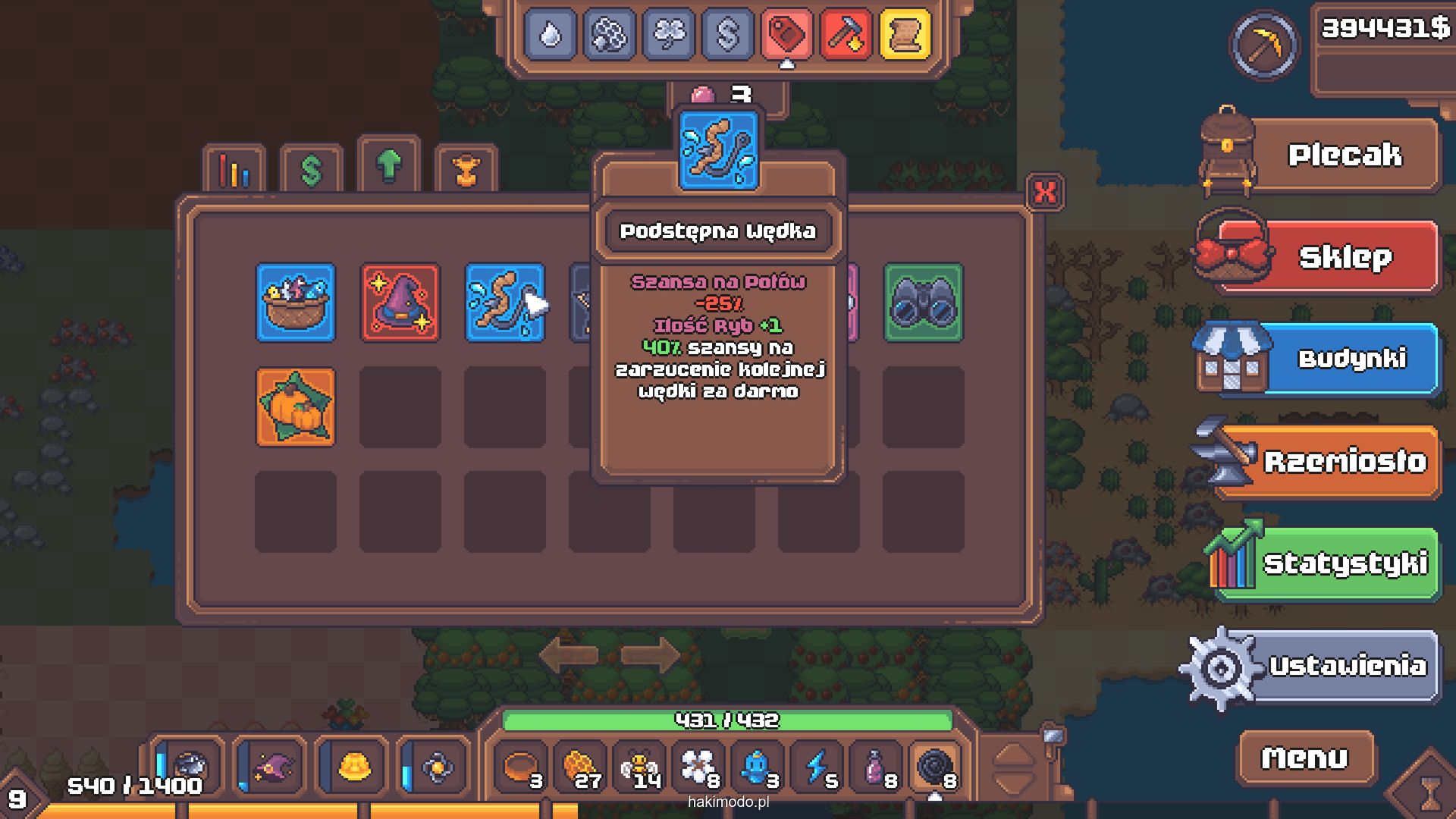
Task: Select the binoculars item
Action: click(x=923, y=303)
